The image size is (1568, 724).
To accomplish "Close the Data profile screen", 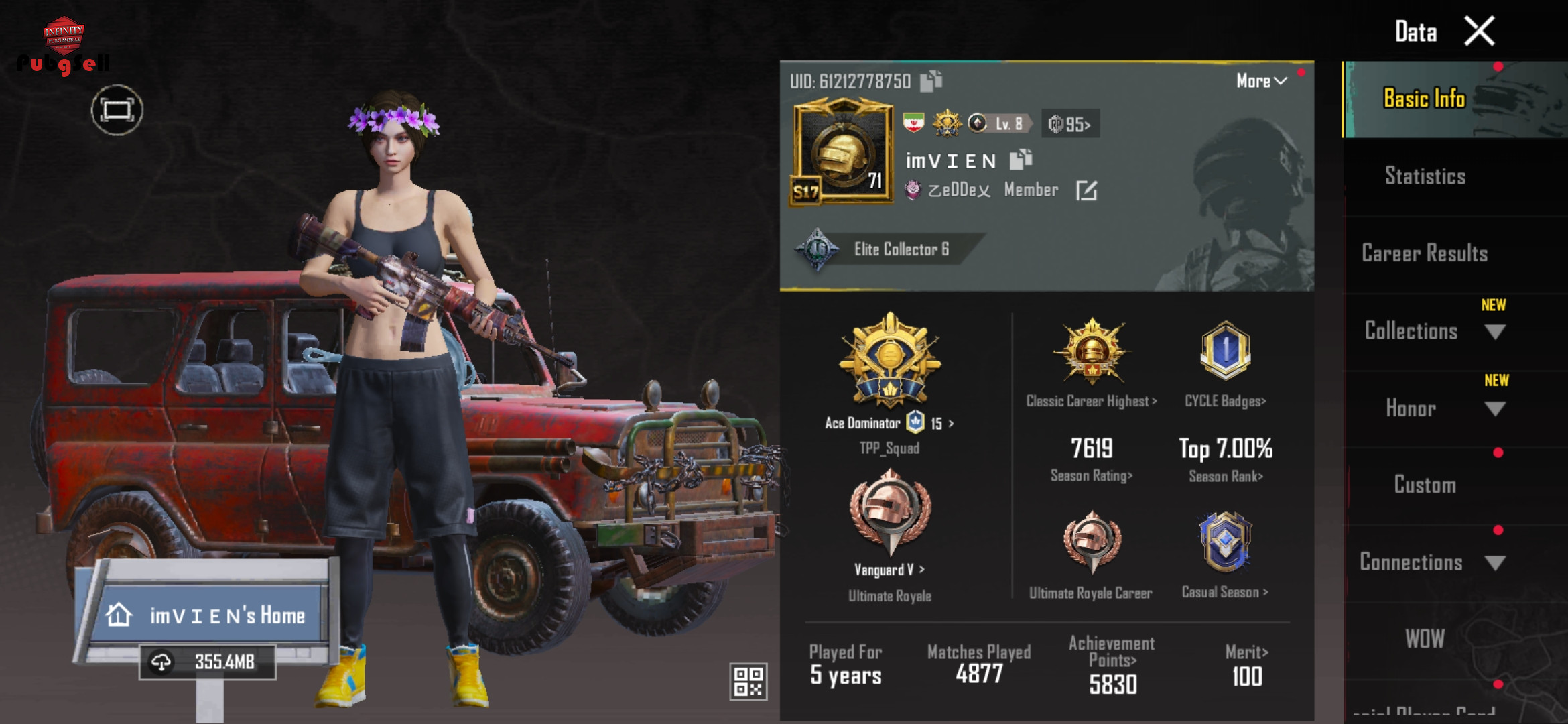I will click(1480, 32).
